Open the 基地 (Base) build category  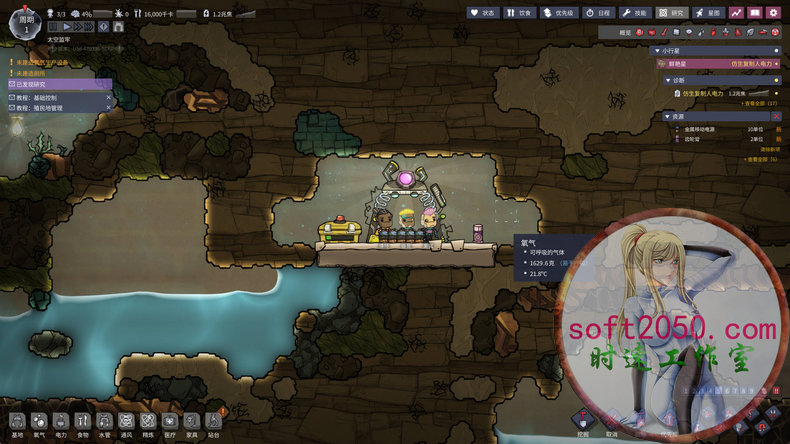[17, 424]
